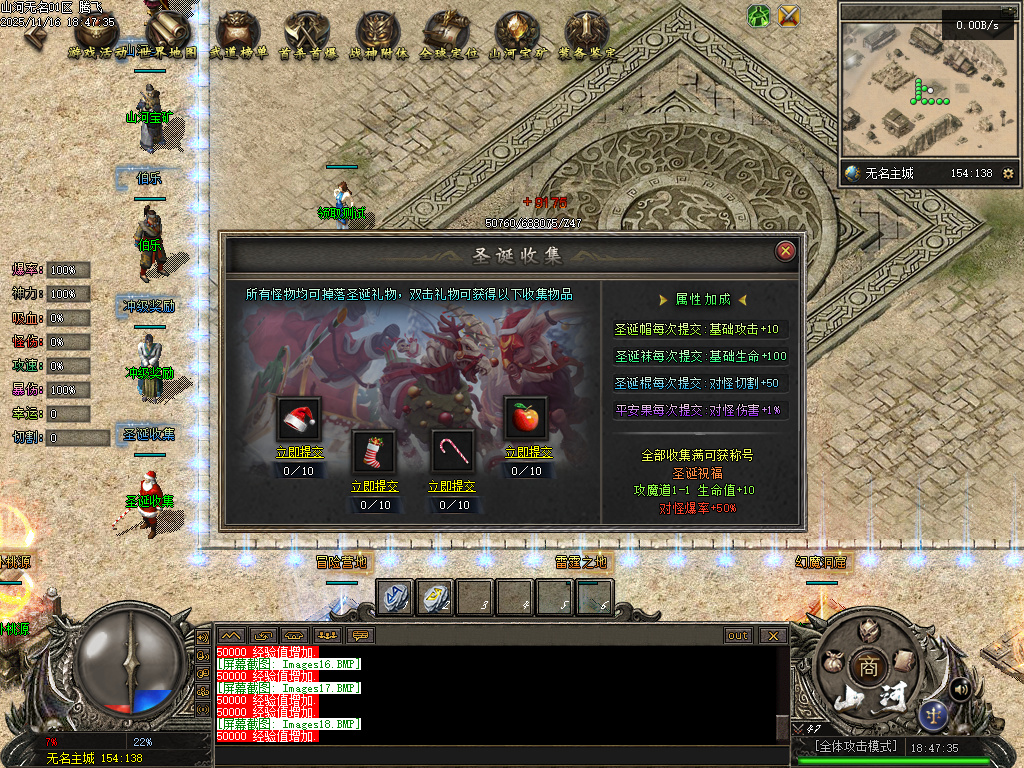Toggle the sound speaker icon

962,688
